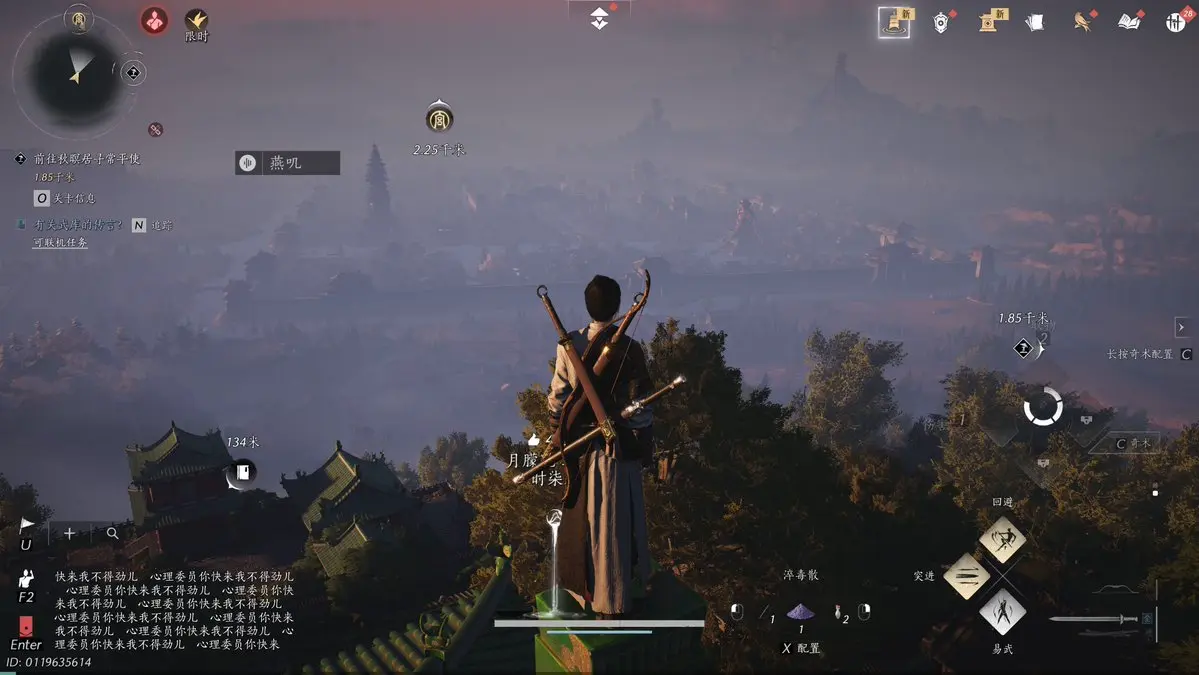Image resolution: width=1199 pixels, height=675 pixels.
Task: Open the circular minimap
Action: (73, 72)
